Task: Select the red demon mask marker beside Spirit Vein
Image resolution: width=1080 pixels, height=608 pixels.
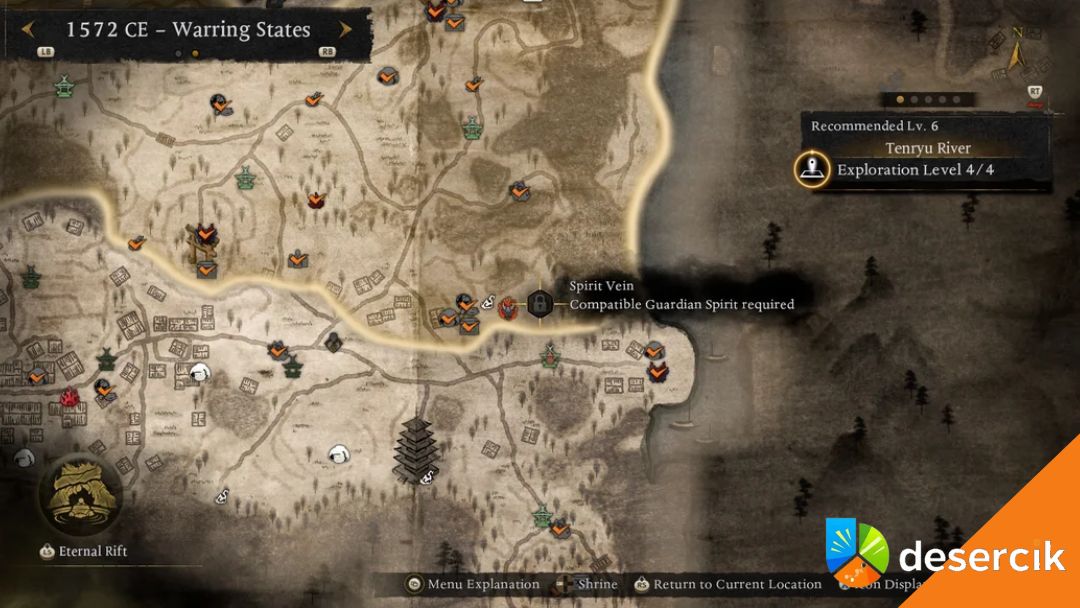Action: tap(509, 304)
